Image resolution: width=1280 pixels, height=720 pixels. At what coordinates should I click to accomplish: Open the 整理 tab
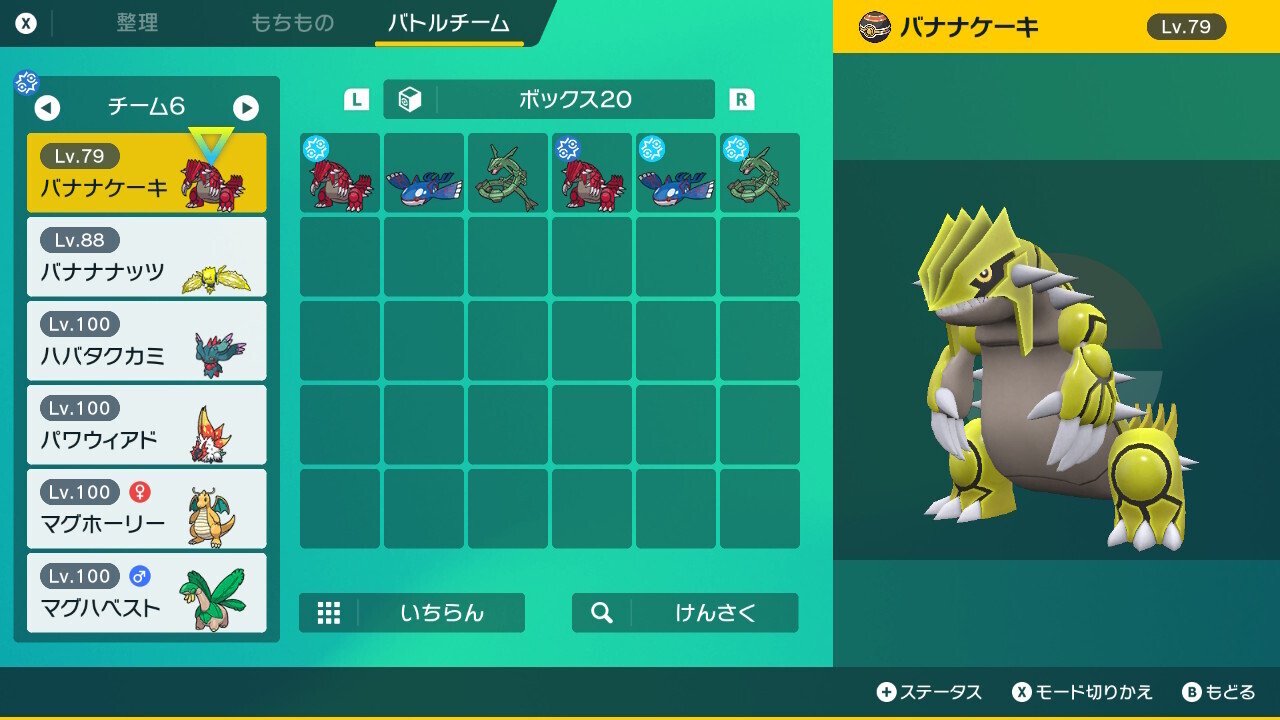tap(136, 23)
